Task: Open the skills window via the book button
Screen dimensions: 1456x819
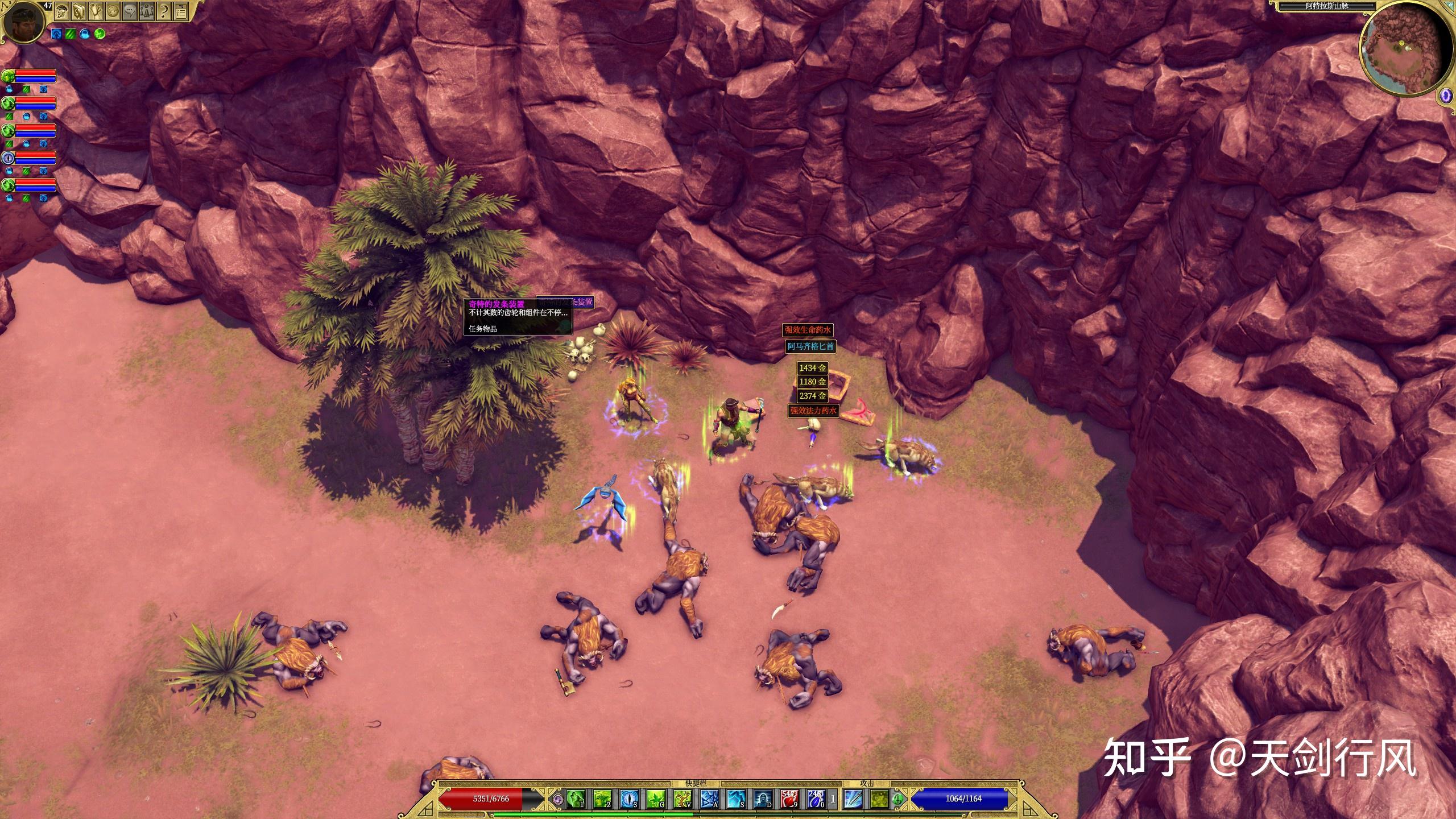Action: 78,10
